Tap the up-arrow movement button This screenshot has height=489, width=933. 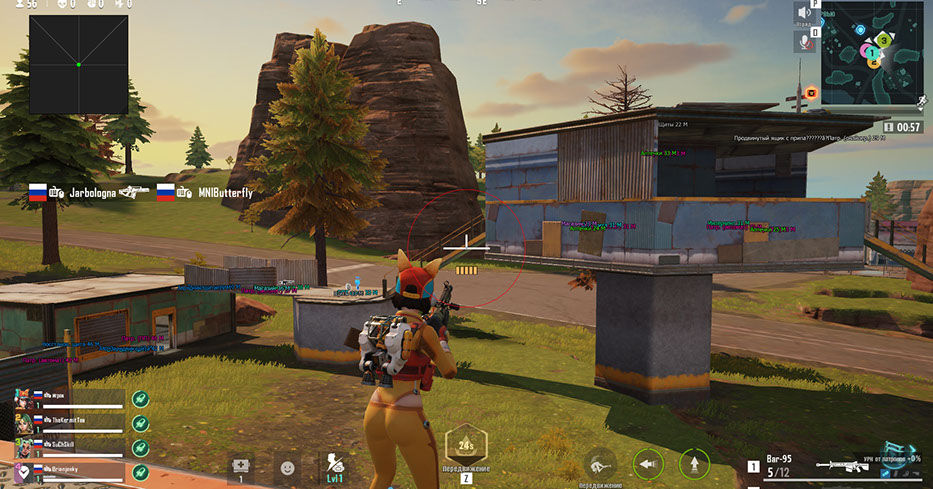[694, 464]
